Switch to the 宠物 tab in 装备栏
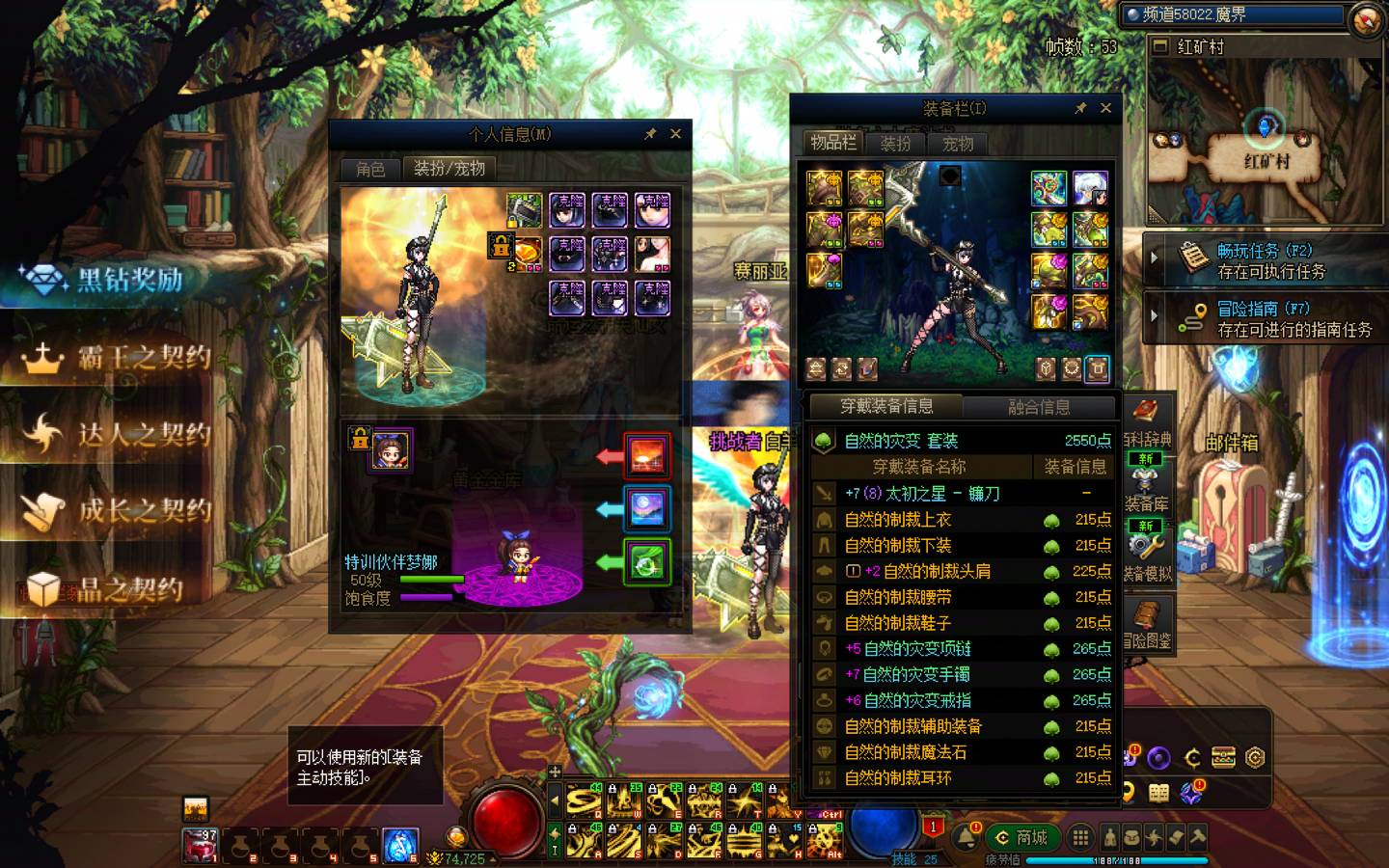This screenshot has width=1389, height=868. click(x=957, y=144)
